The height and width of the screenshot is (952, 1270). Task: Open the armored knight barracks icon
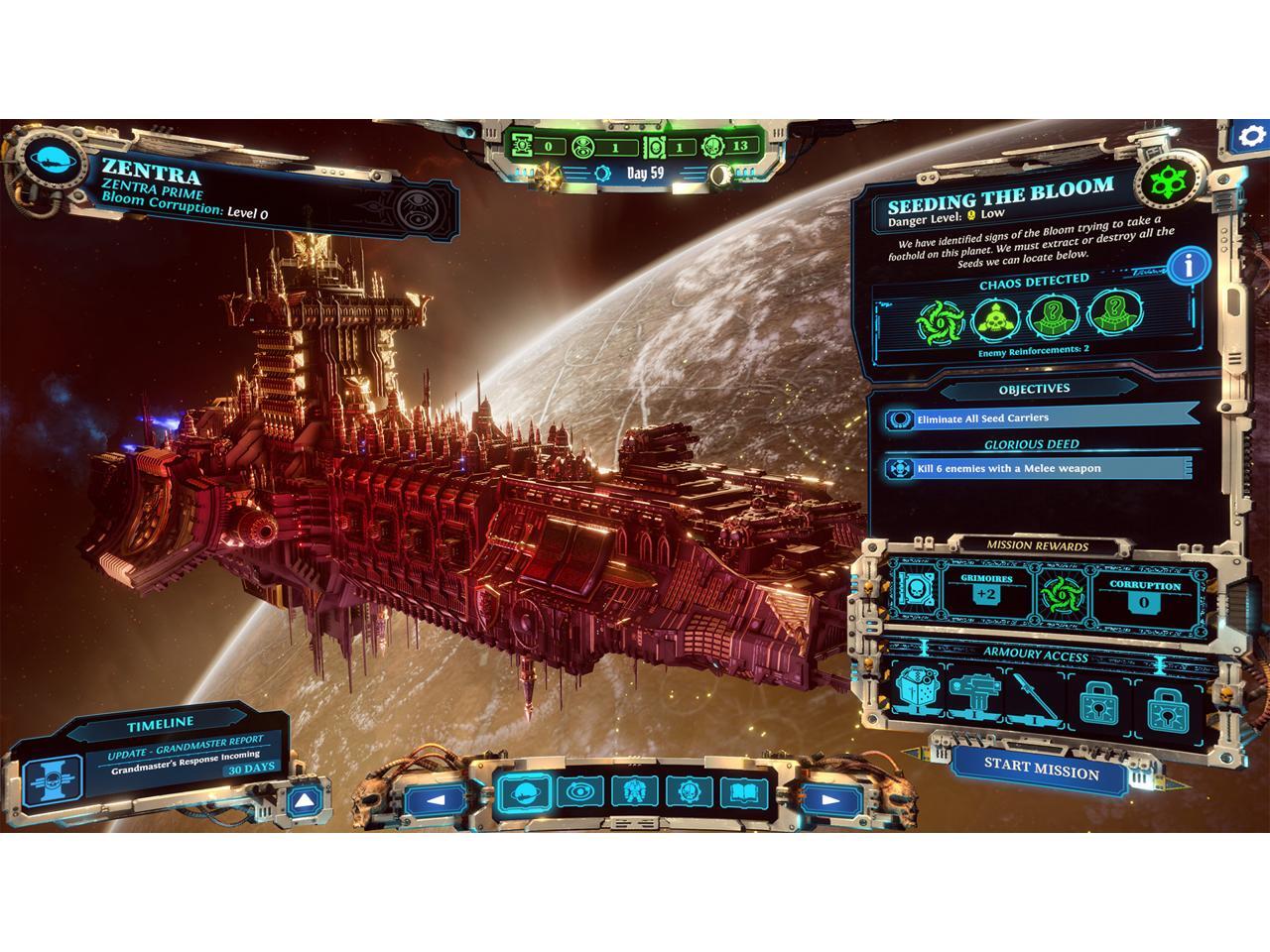coord(629,793)
